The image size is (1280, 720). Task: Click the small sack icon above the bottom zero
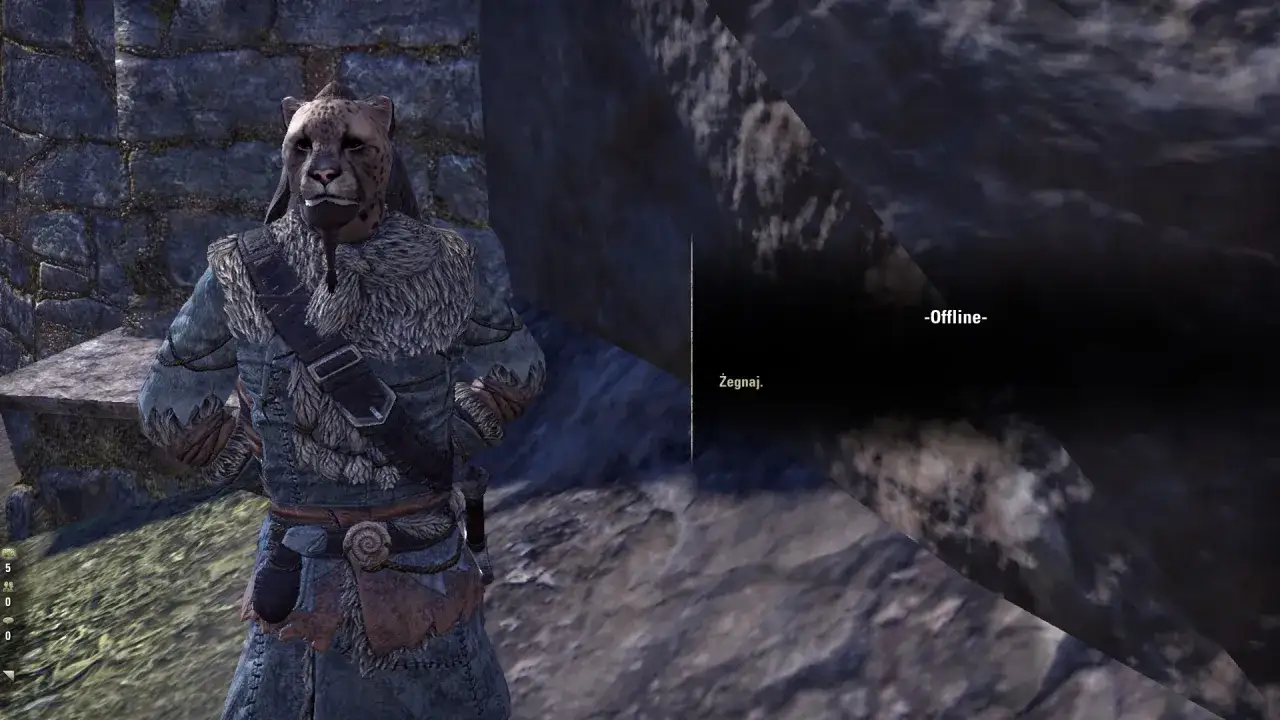click(8, 621)
